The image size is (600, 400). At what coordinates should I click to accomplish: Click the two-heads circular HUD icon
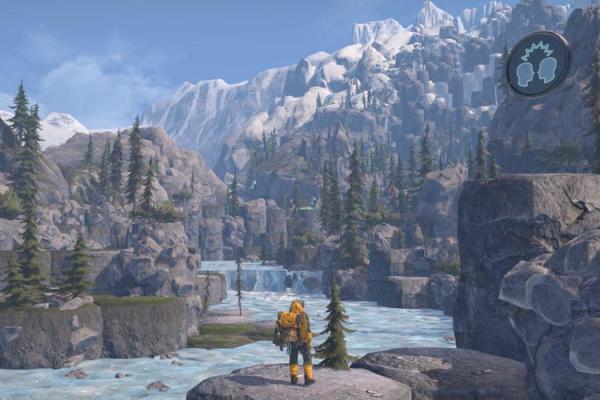click(537, 64)
